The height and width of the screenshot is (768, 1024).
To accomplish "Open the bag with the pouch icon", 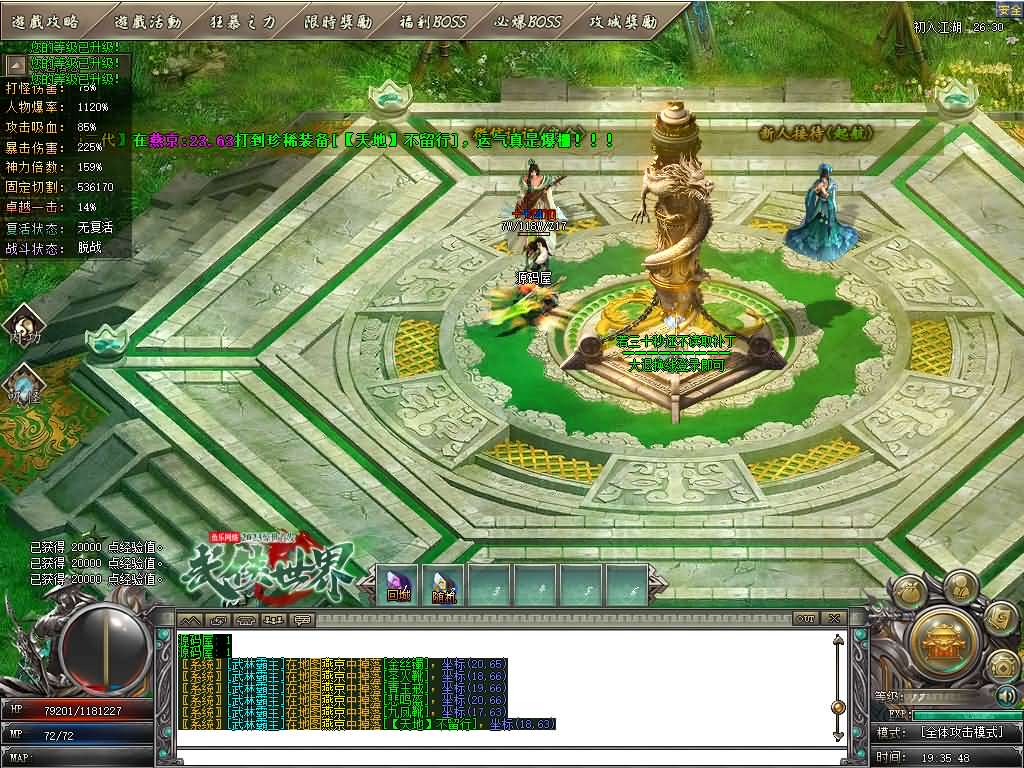I will (x=909, y=591).
